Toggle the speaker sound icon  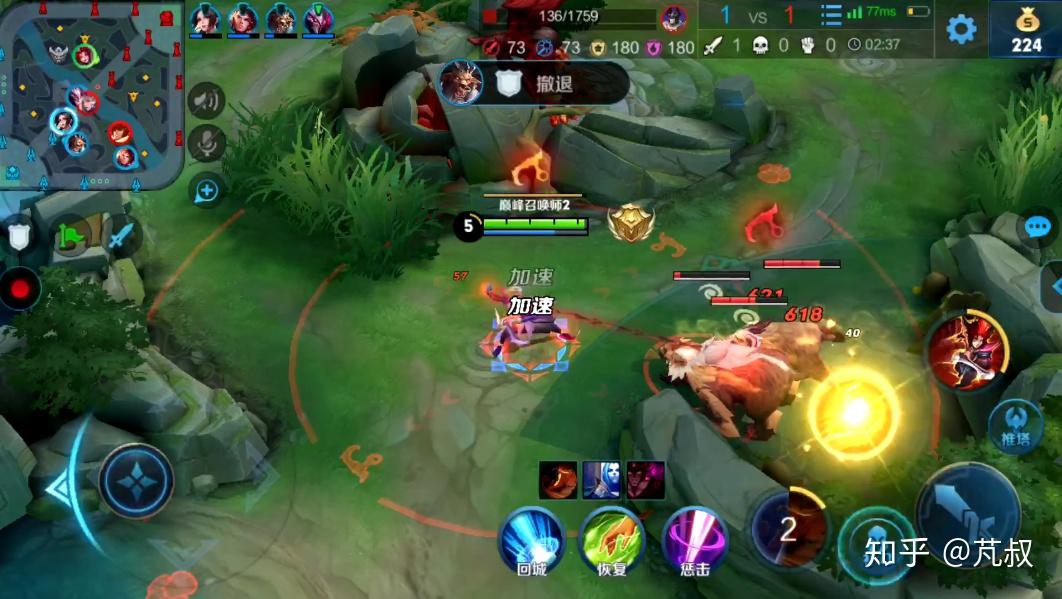tap(207, 100)
